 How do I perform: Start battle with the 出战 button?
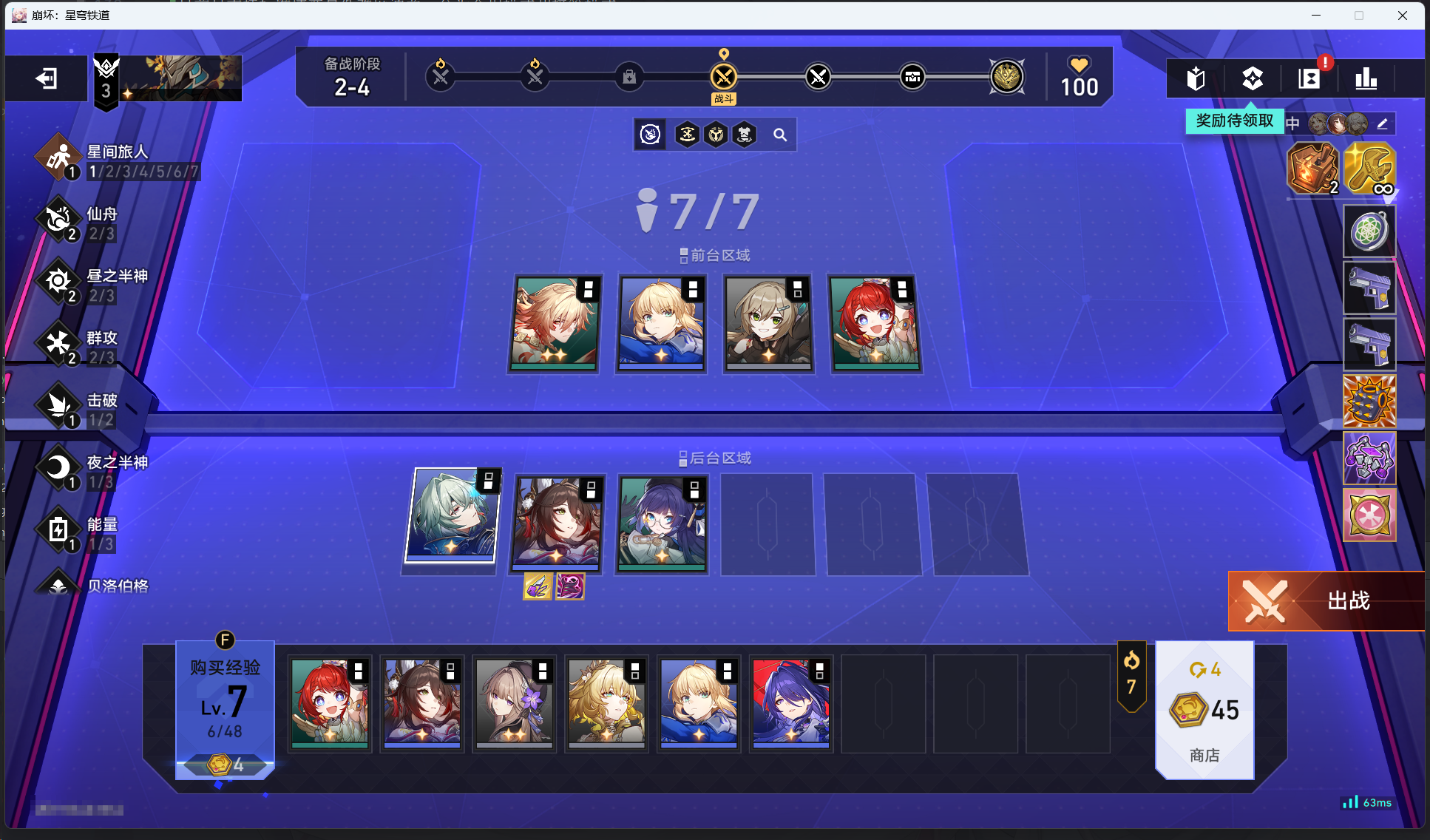(1326, 600)
